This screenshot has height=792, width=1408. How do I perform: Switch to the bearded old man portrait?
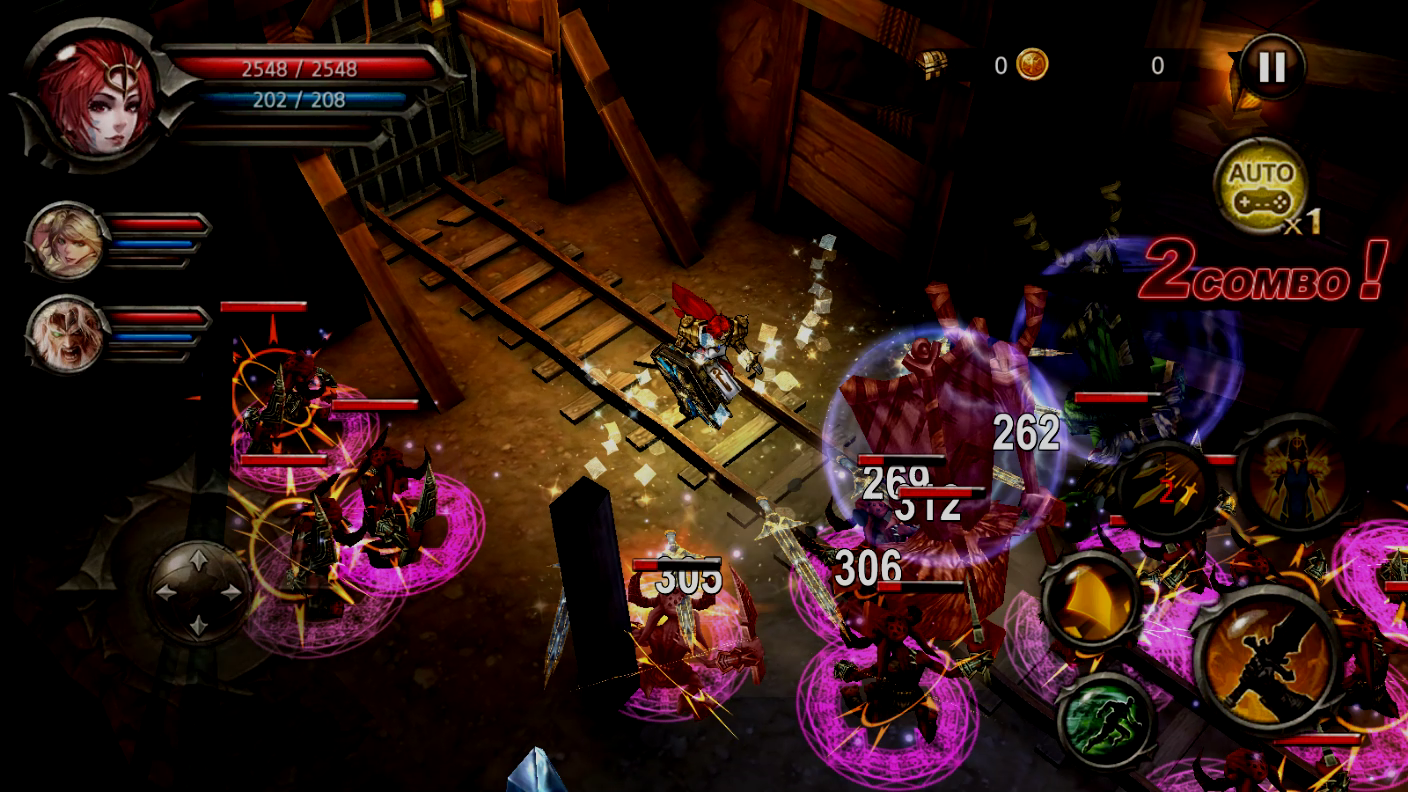(x=67, y=334)
